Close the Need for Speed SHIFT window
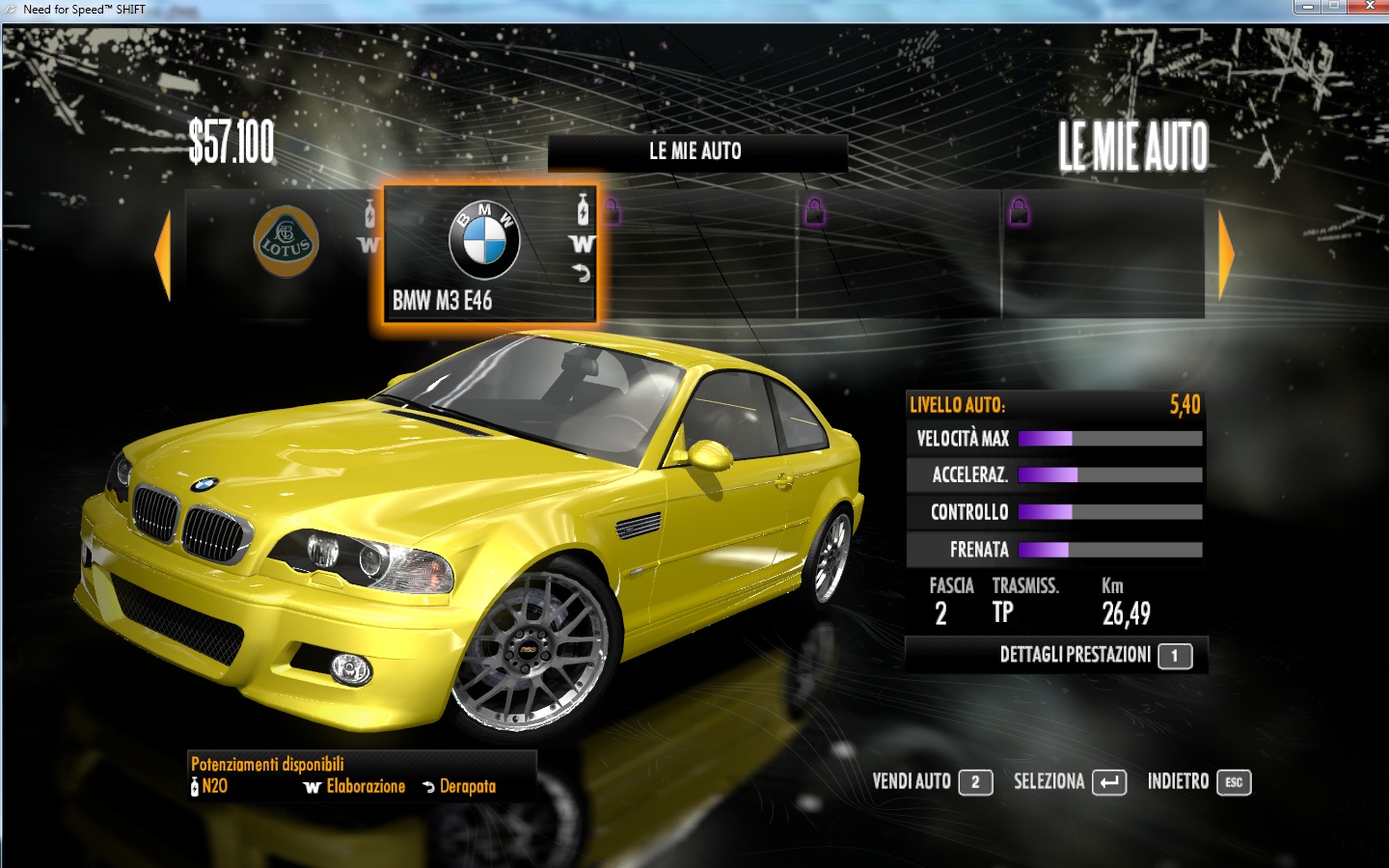 pyautogui.click(x=1369, y=7)
